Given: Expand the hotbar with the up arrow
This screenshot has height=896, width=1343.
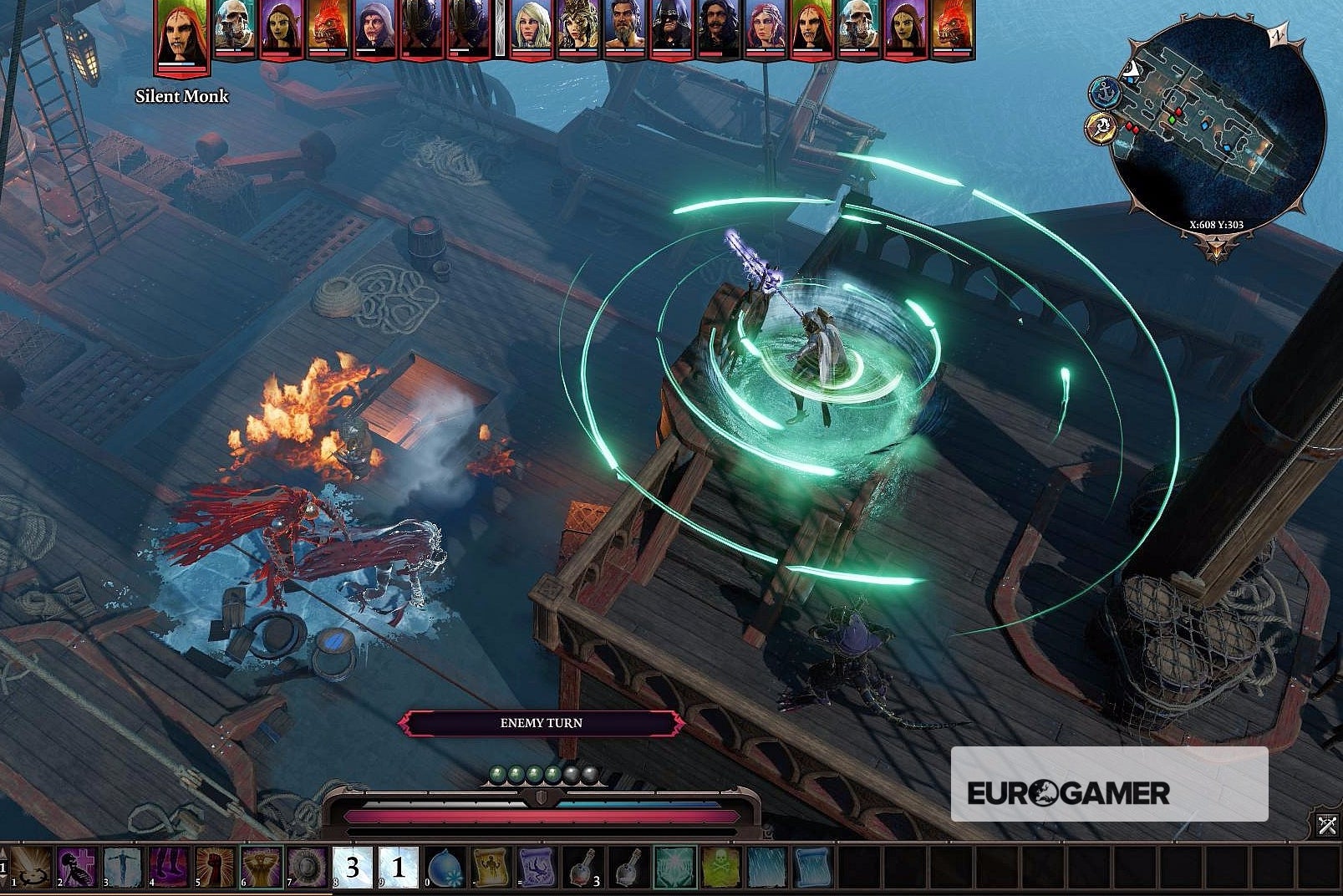Looking at the screenshot, I should pyautogui.click(x=4, y=853).
